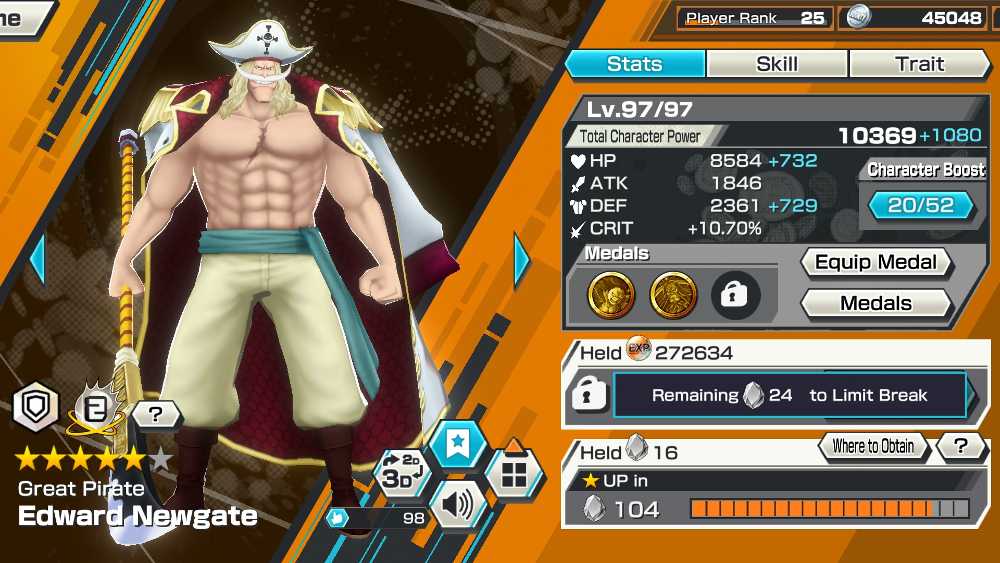Open Character Boost 20/52
Image resolution: width=1000 pixels, height=563 pixels.
pyautogui.click(x=921, y=205)
